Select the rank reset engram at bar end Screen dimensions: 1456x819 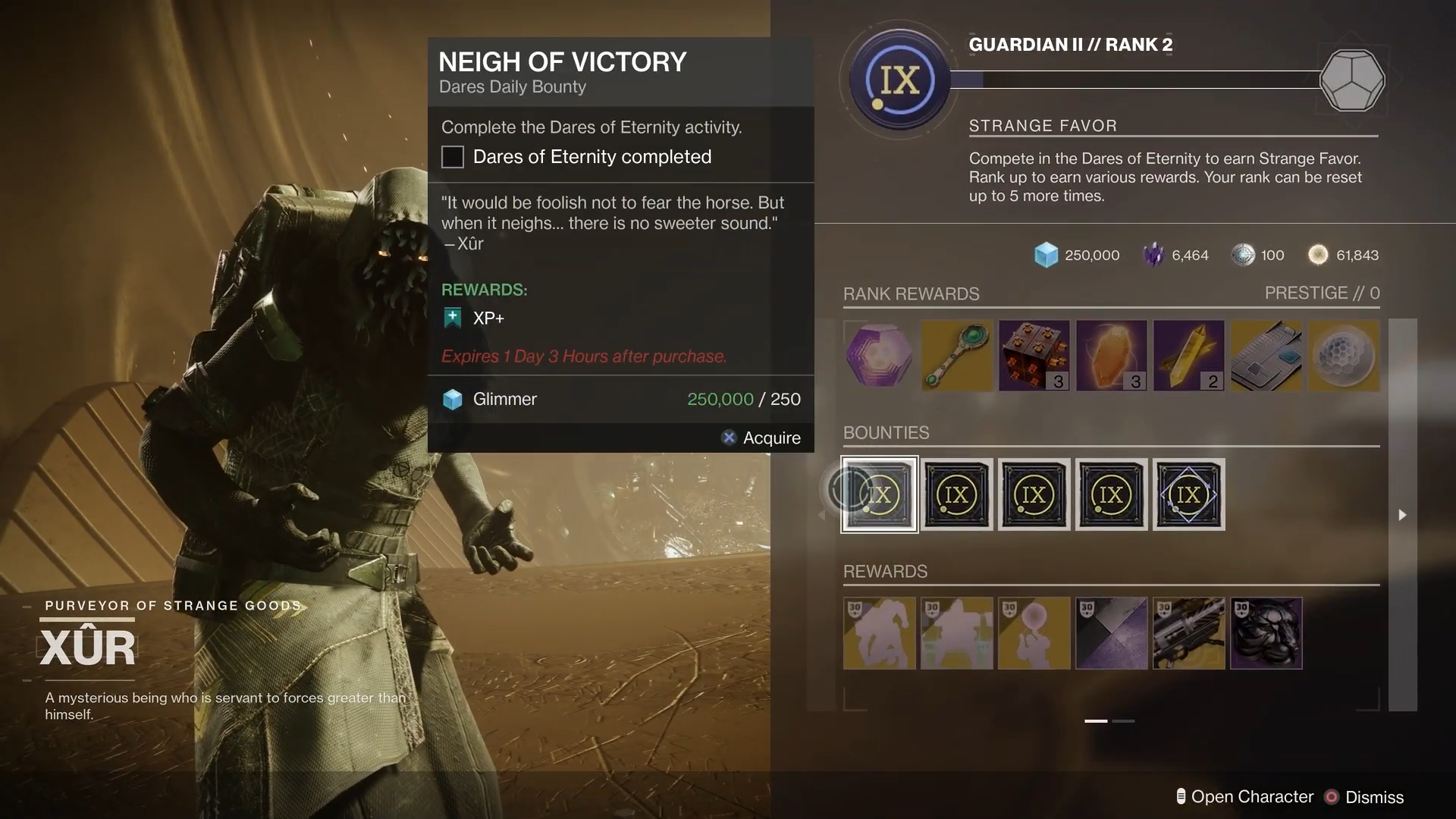(x=1352, y=80)
